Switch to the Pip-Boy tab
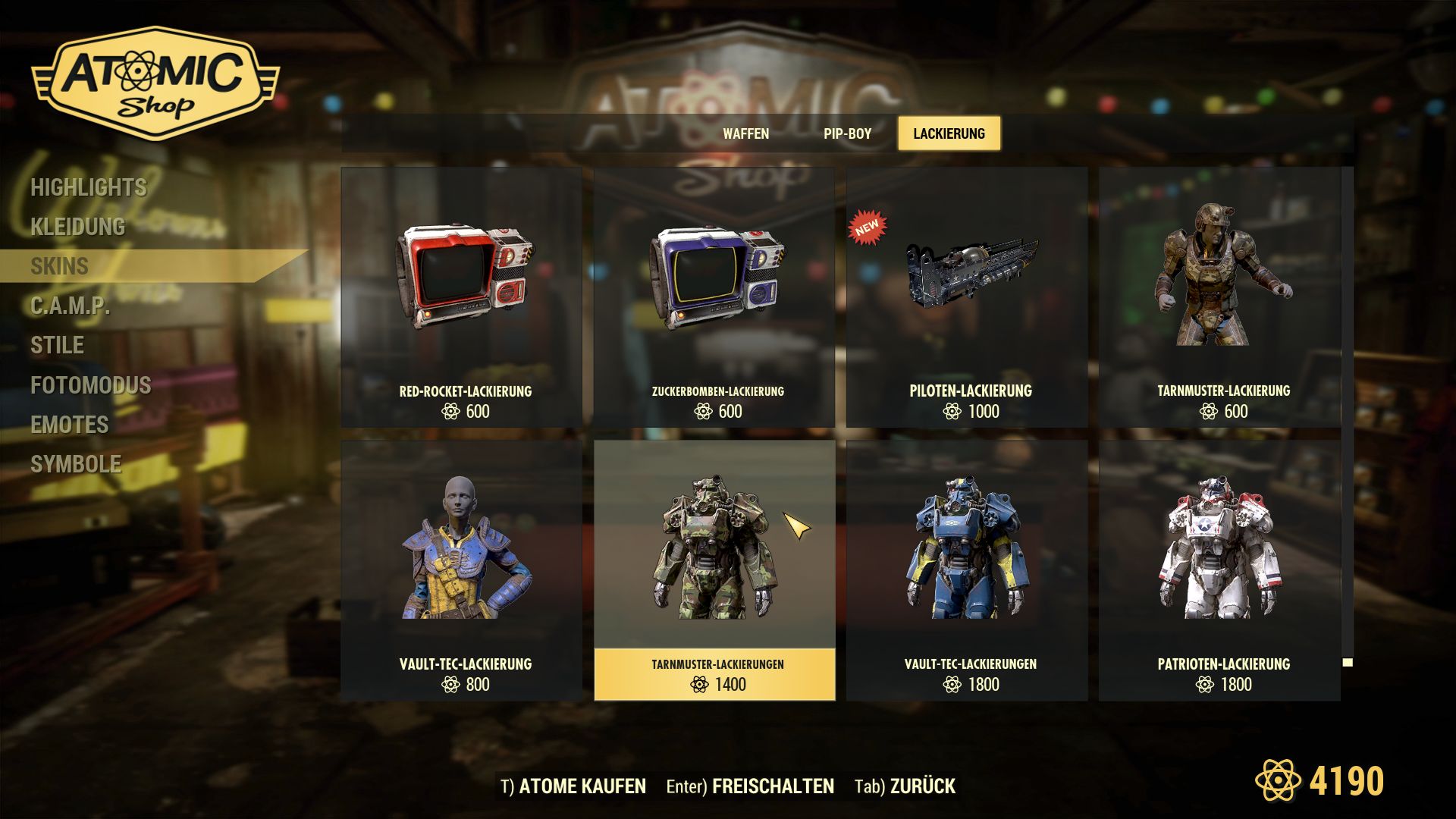Screen dimensions: 1456x819 (x=847, y=133)
